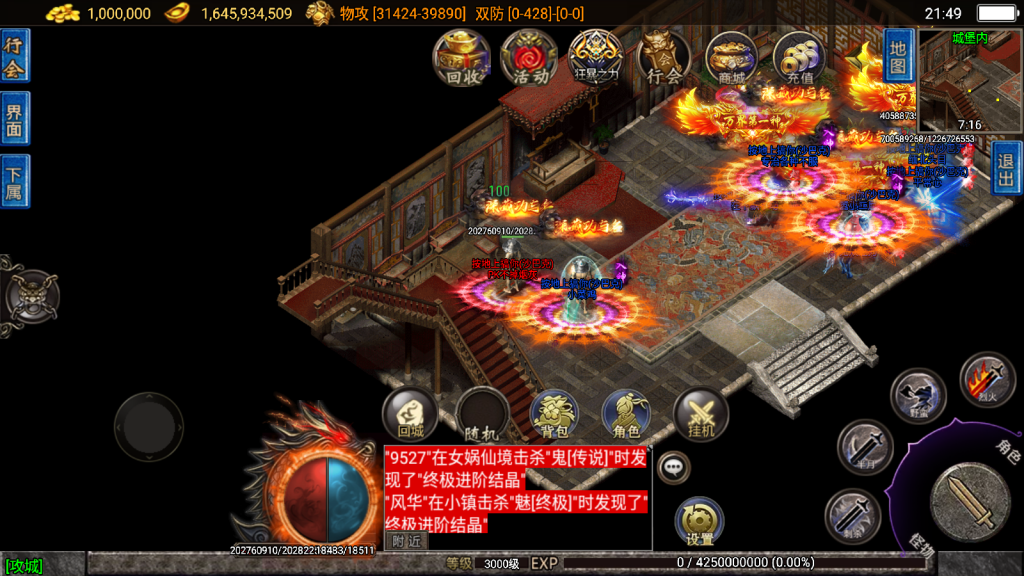Open the 角色 character sheet icon

coord(627,415)
